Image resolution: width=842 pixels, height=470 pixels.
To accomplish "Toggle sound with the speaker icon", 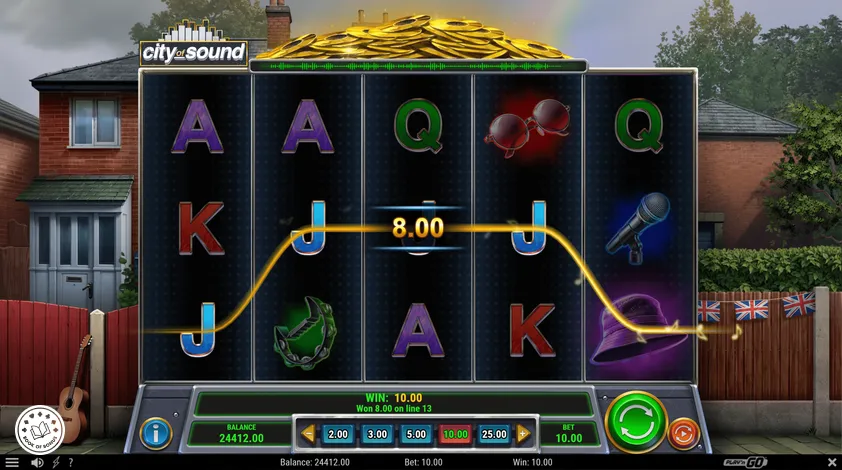I will [x=37, y=462].
